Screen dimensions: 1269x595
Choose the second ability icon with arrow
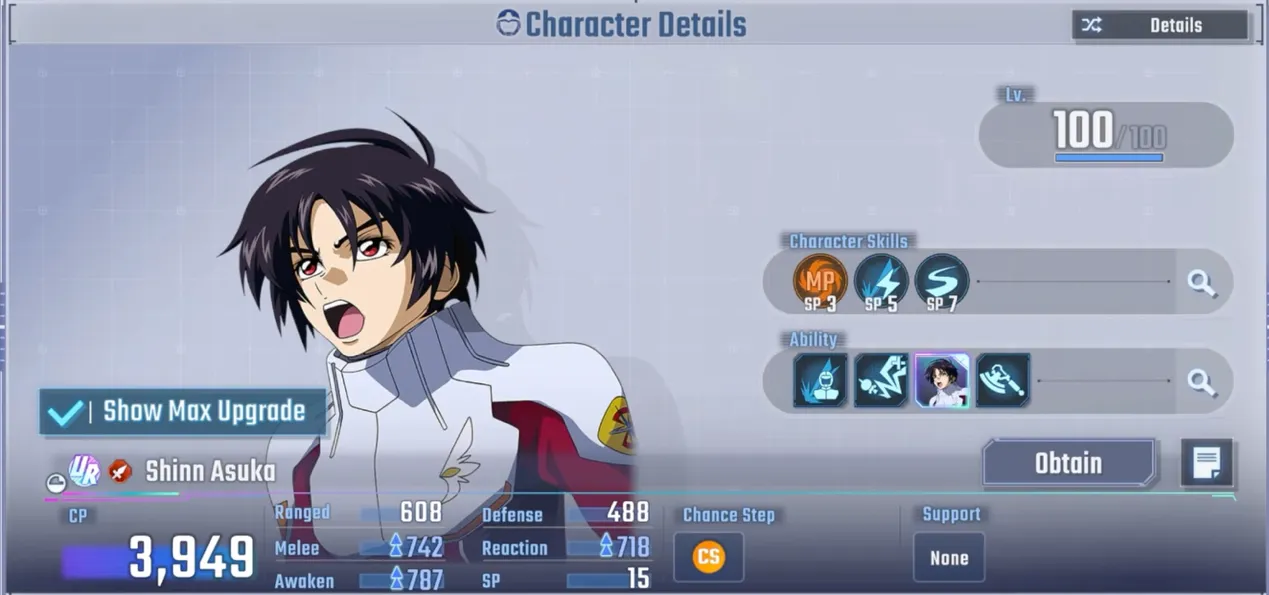point(881,380)
